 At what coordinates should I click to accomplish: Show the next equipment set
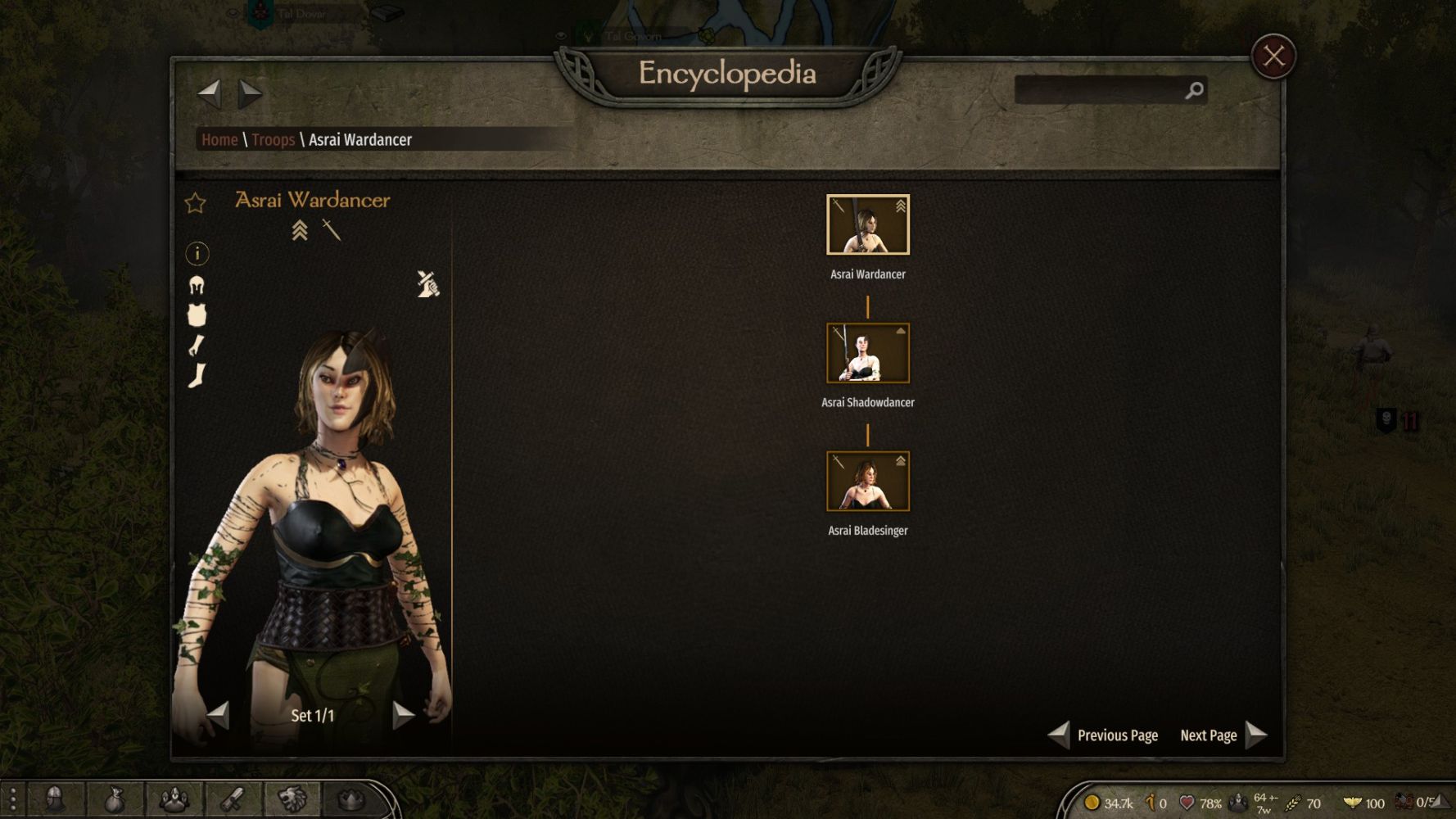(403, 715)
